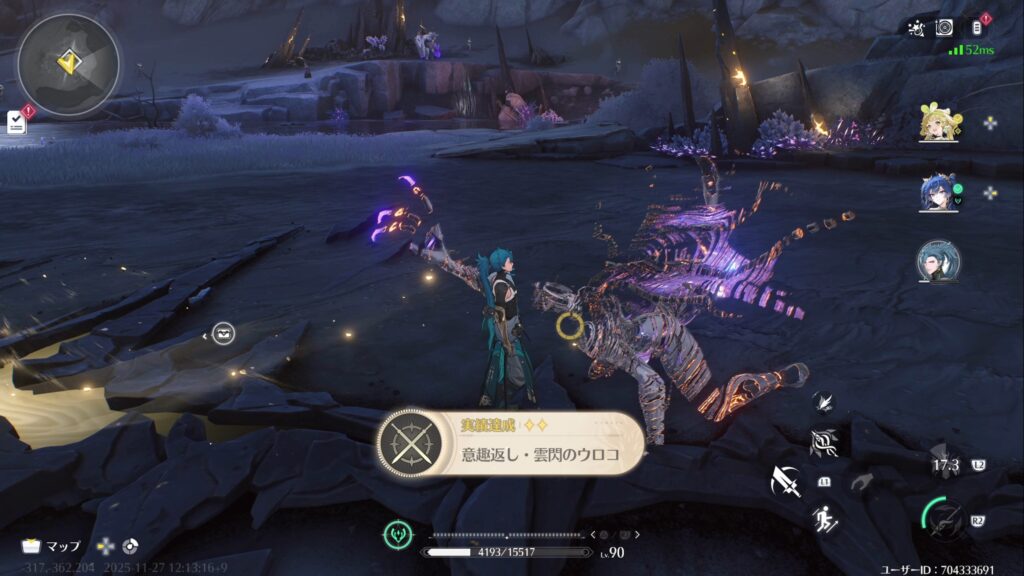Viewport: 1024px width, 576px height.
Task: Open the camera photo mode icon
Action: (x=944, y=28)
